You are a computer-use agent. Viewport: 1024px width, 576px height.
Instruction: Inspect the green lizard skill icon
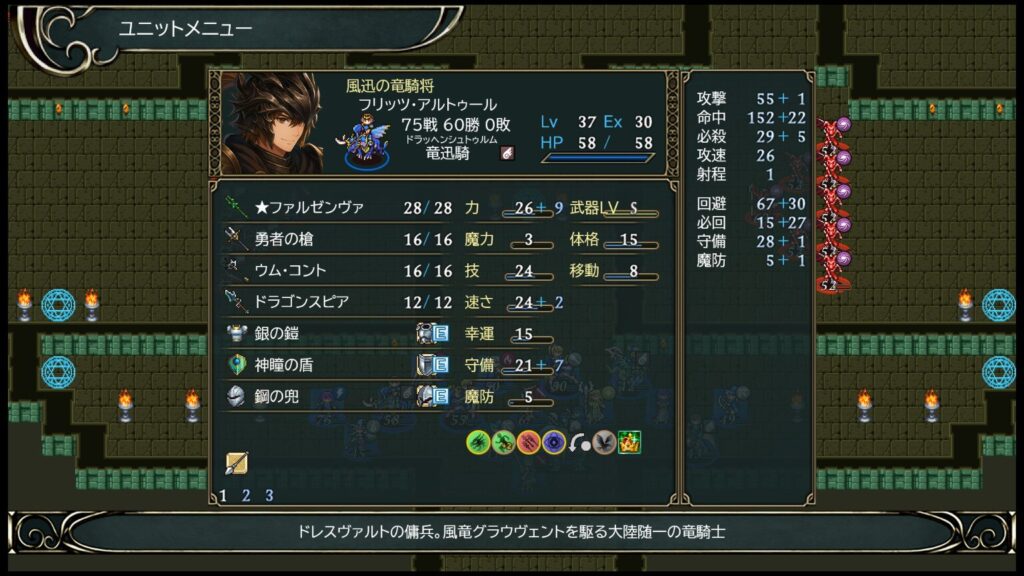click(503, 441)
